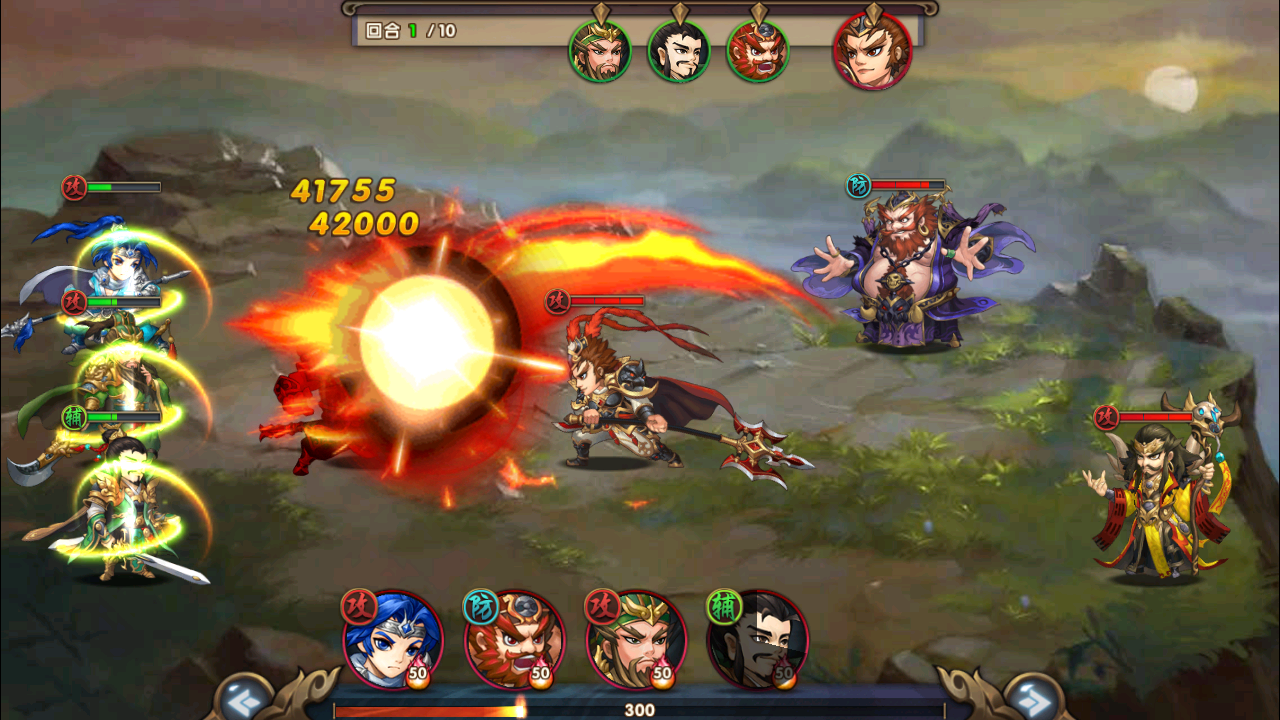Select the black-haired strategist in turn order
Image resolution: width=1280 pixels, height=720 pixels.
[x=679, y=51]
